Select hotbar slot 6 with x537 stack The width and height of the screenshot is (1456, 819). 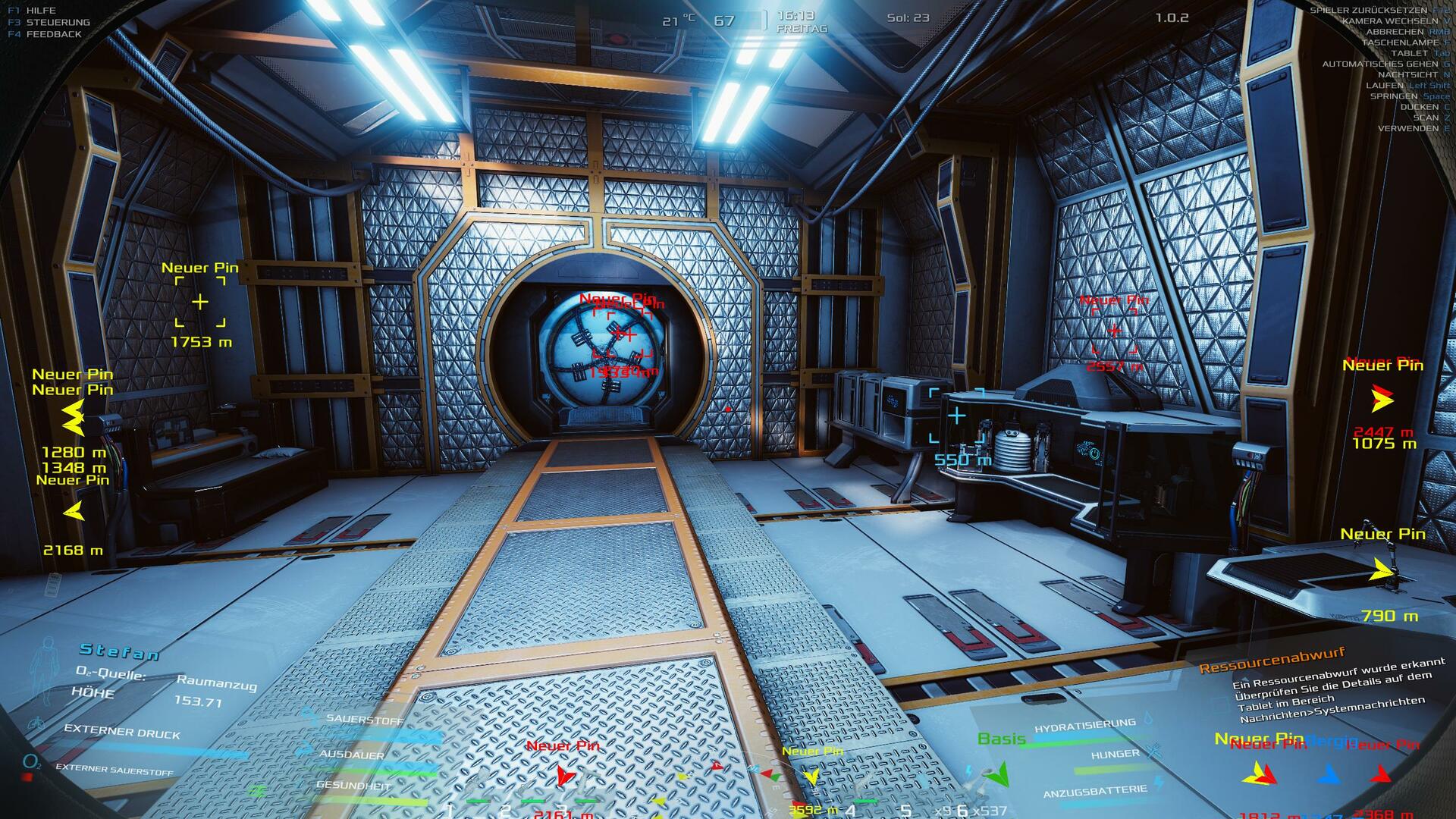962,810
